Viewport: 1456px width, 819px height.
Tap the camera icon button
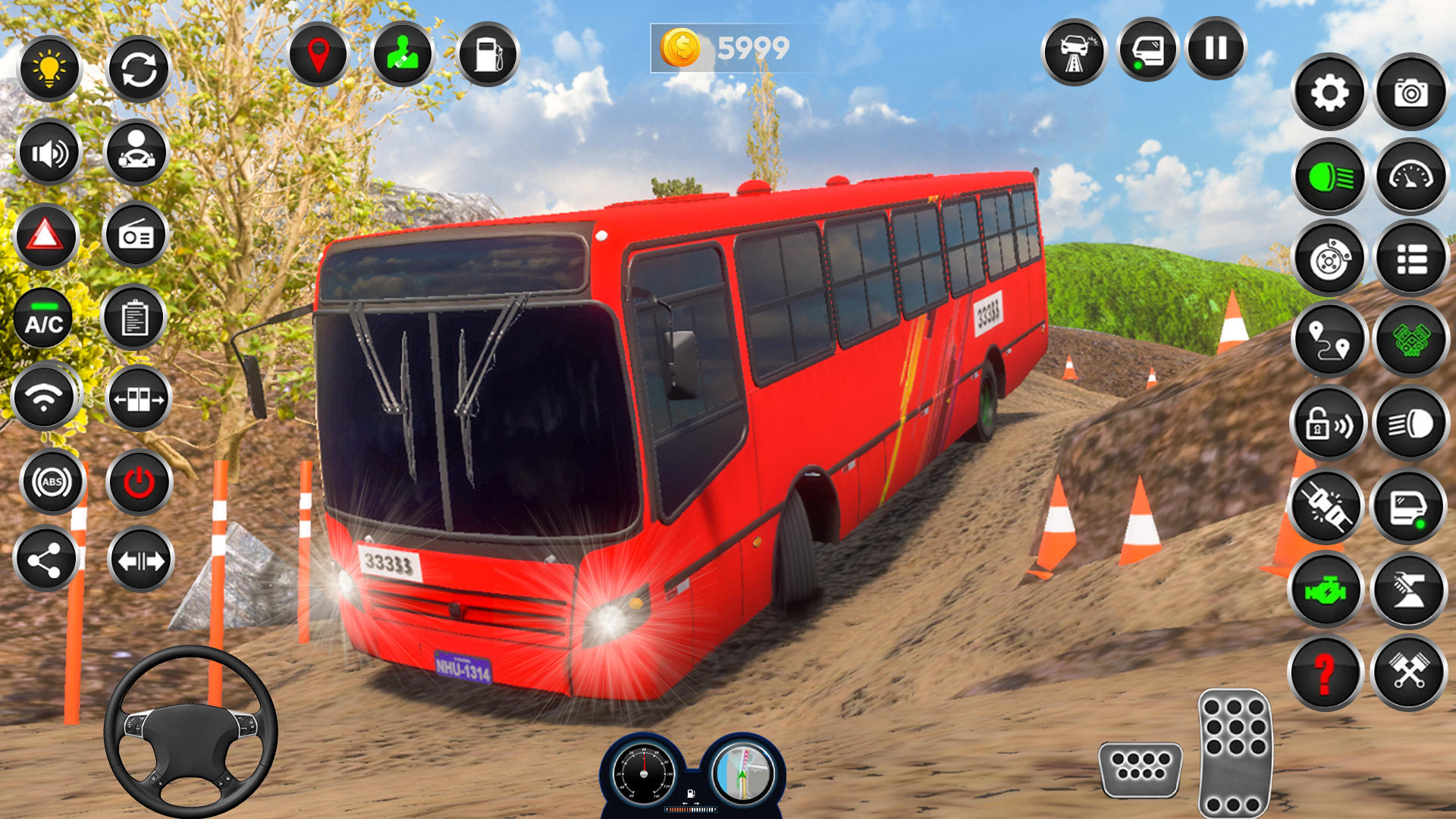[x=1410, y=93]
